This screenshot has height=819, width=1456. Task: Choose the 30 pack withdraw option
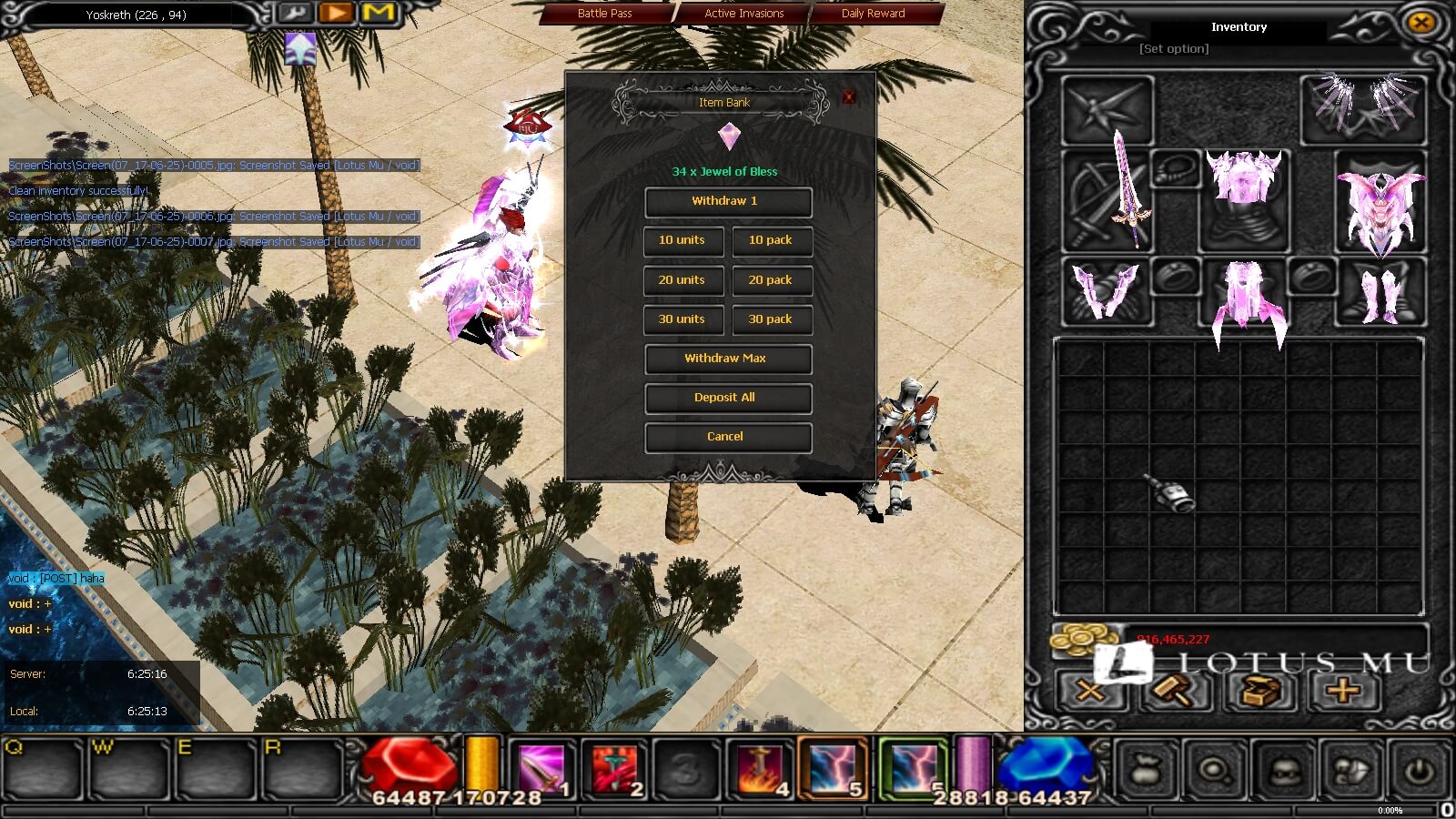772,319
